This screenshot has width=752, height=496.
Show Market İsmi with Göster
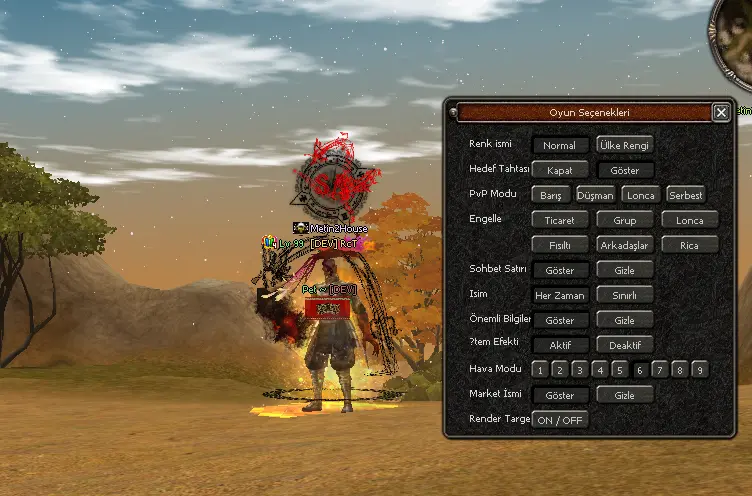tap(560, 395)
